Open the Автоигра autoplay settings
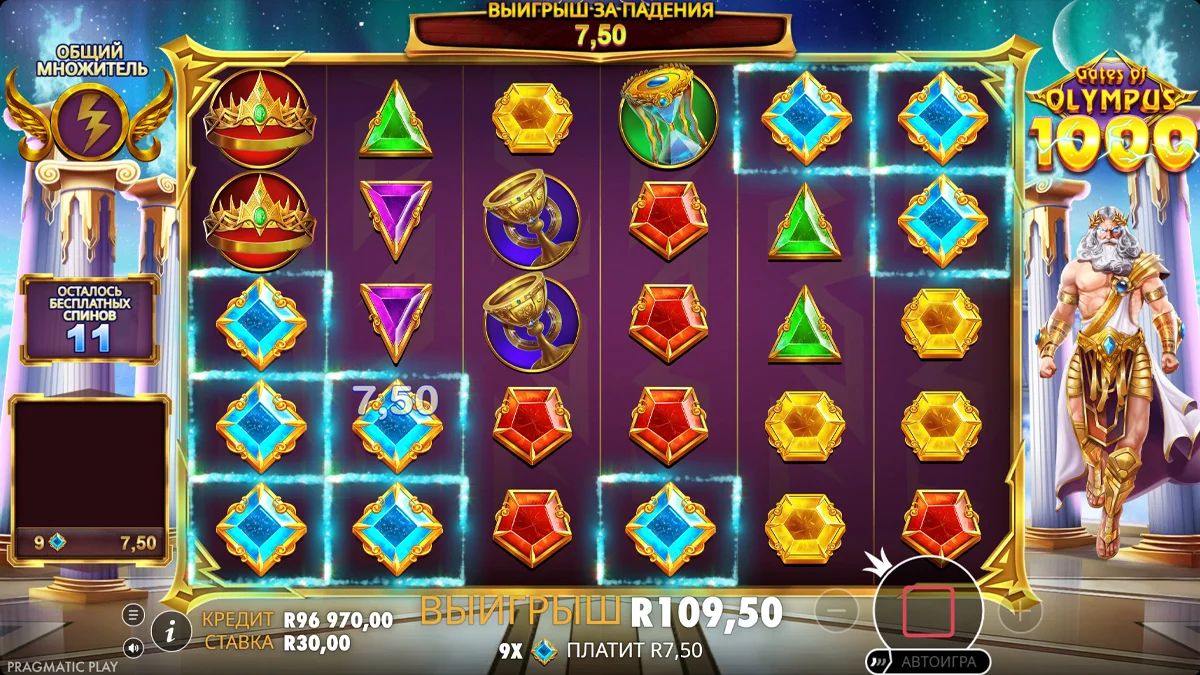This screenshot has height=675, width=1200. [x=929, y=661]
